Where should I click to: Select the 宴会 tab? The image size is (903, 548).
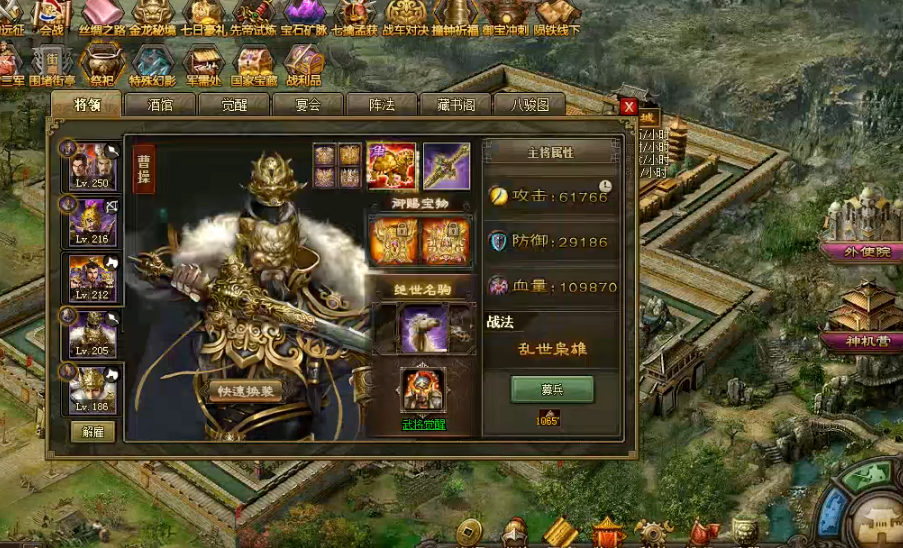coord(308,104)
